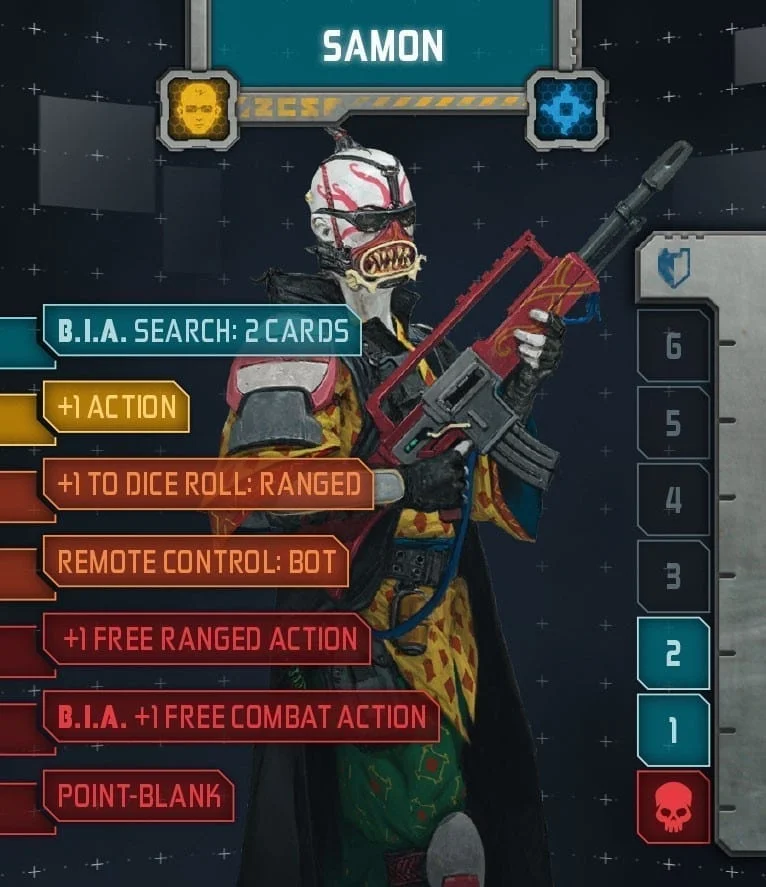Select the highlighted level 1 slot
The width and height of the screenshot is (766, 887).
(x=673, y=730)
